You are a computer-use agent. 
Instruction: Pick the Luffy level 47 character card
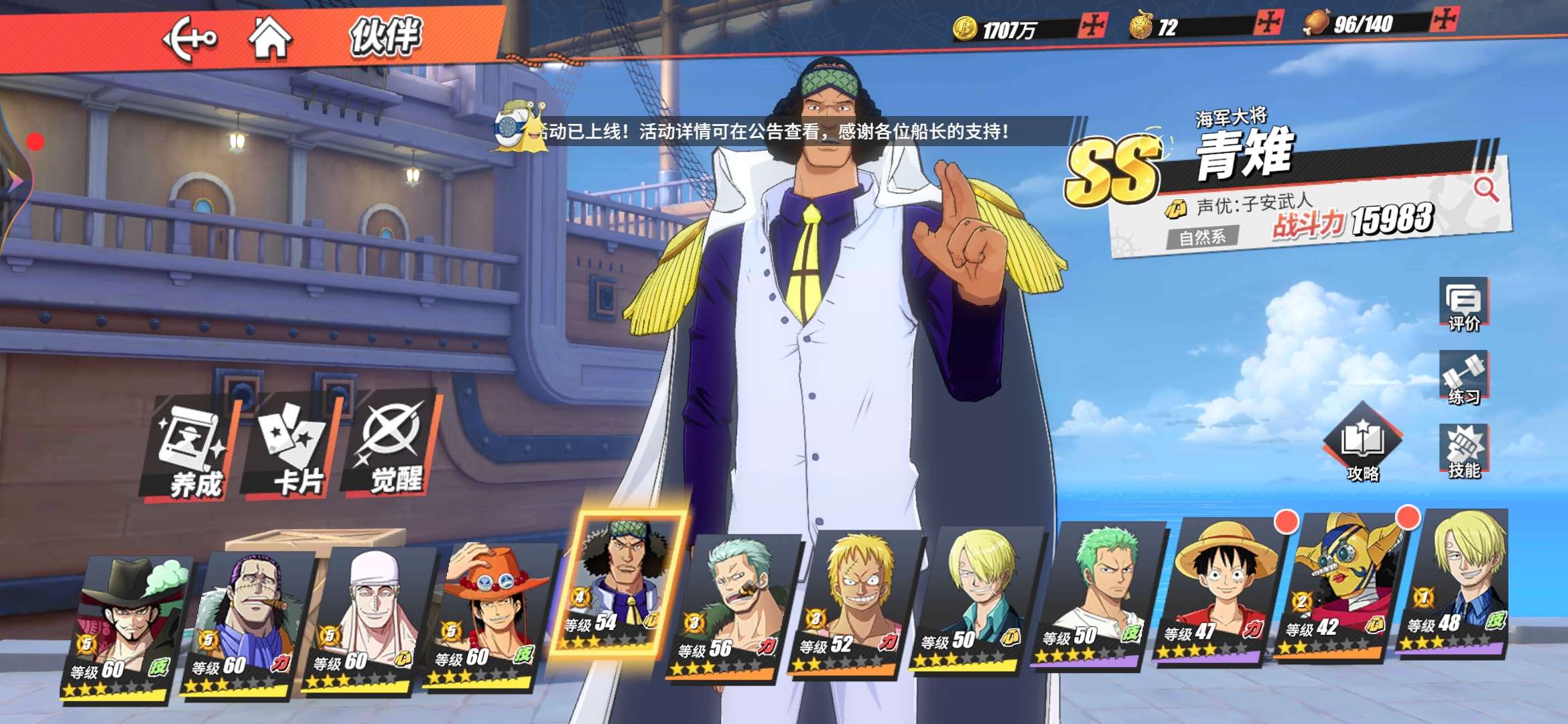click(x=1220, y=590)
